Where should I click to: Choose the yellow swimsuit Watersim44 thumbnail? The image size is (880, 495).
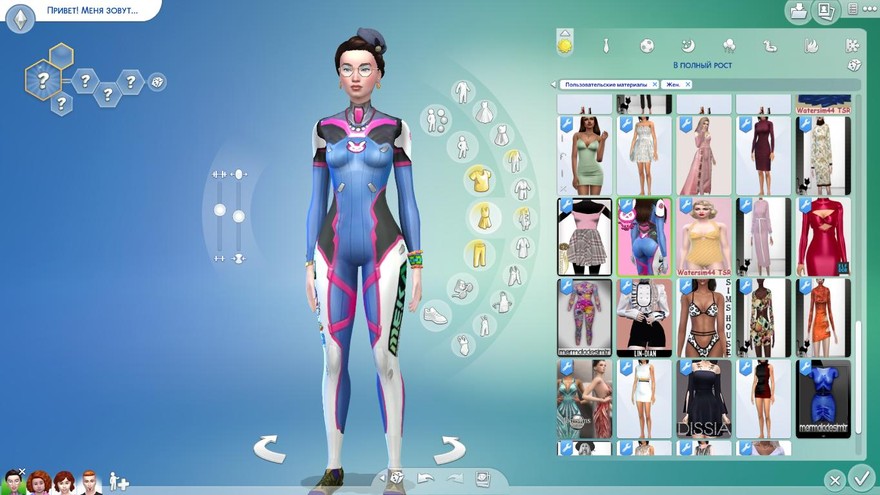pyautogui.click(x=704, y=236)
